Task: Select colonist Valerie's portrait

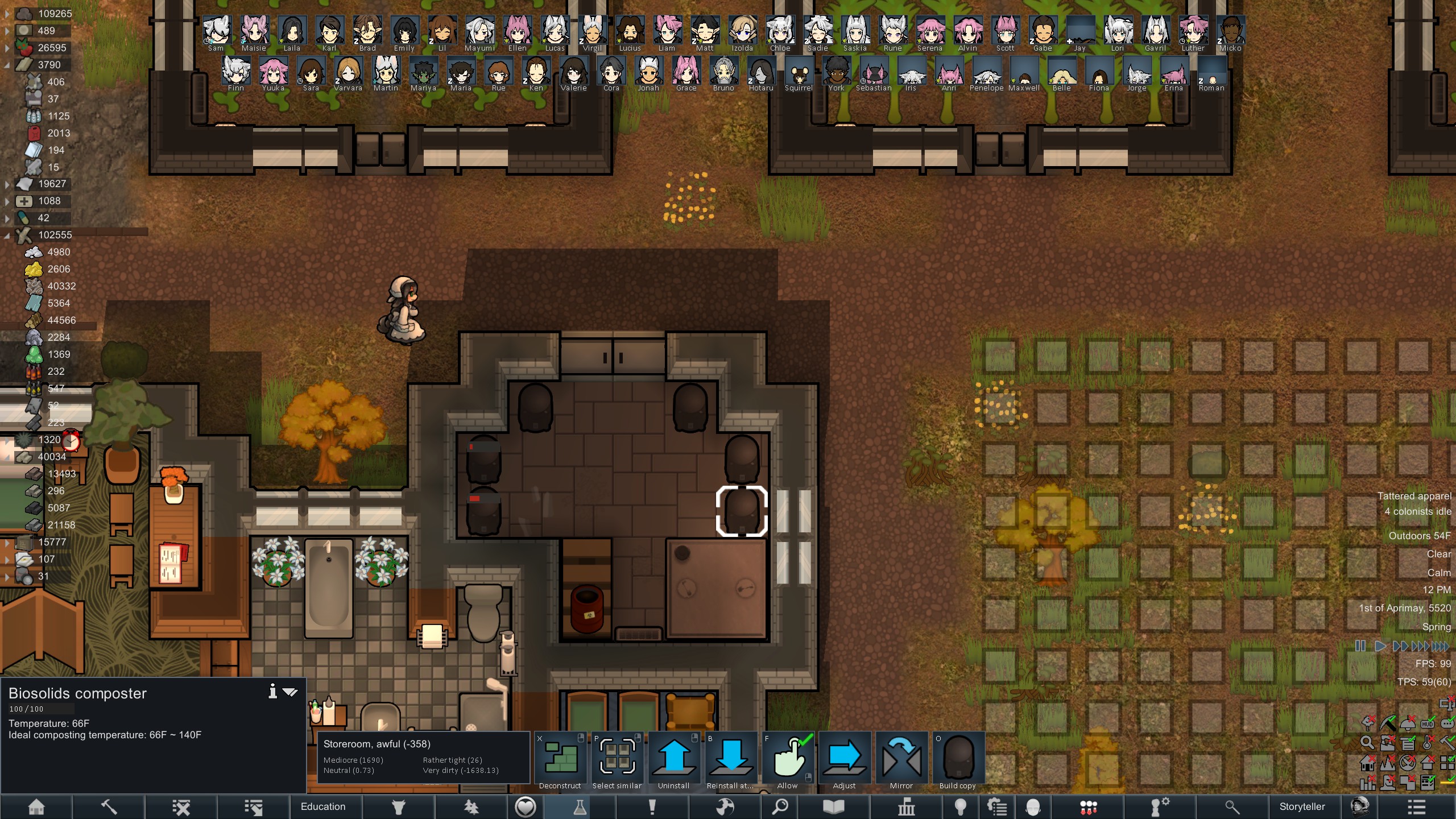Action: (573, 73)
